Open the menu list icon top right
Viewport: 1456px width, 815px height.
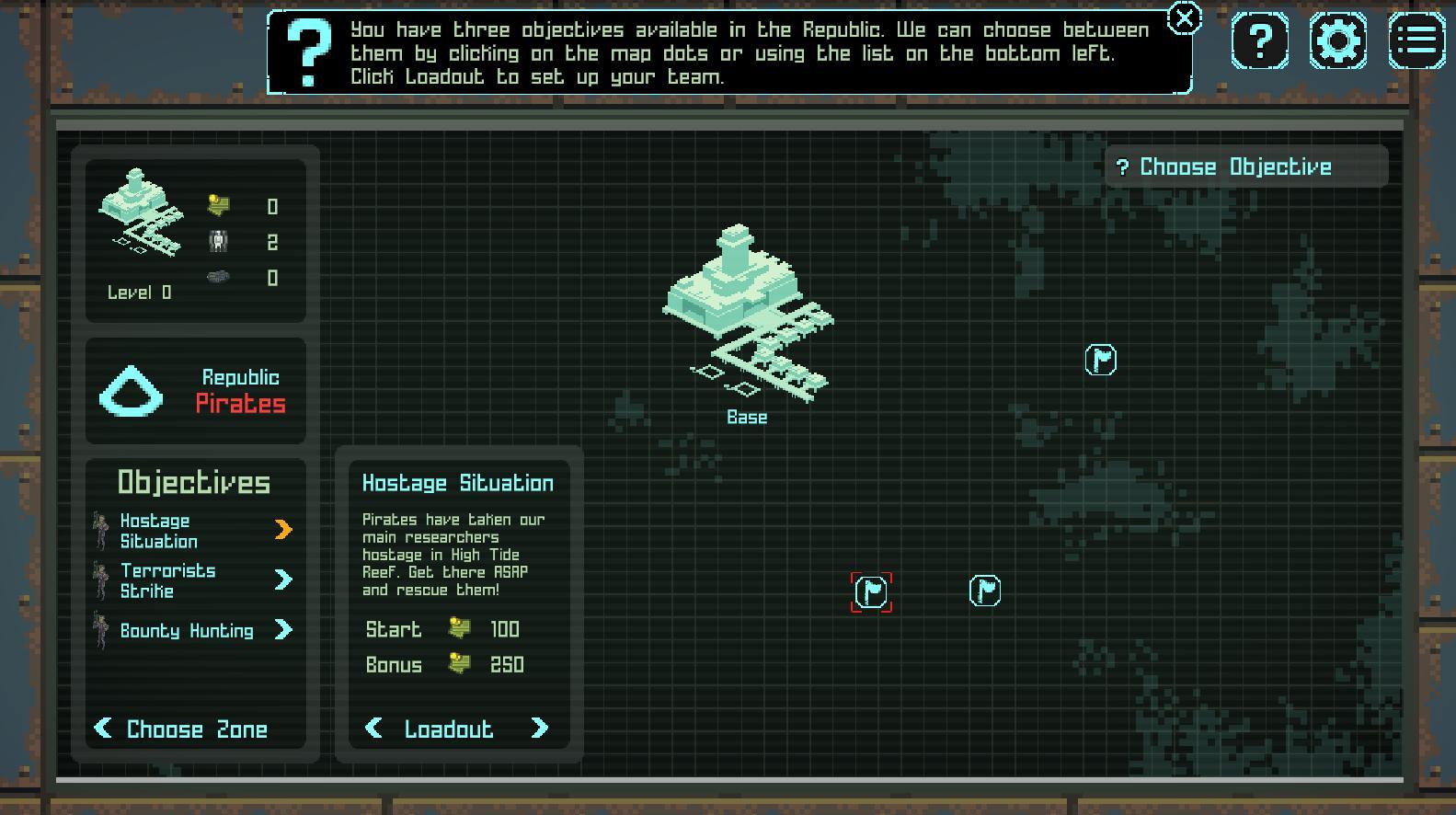coord(1415,40)
